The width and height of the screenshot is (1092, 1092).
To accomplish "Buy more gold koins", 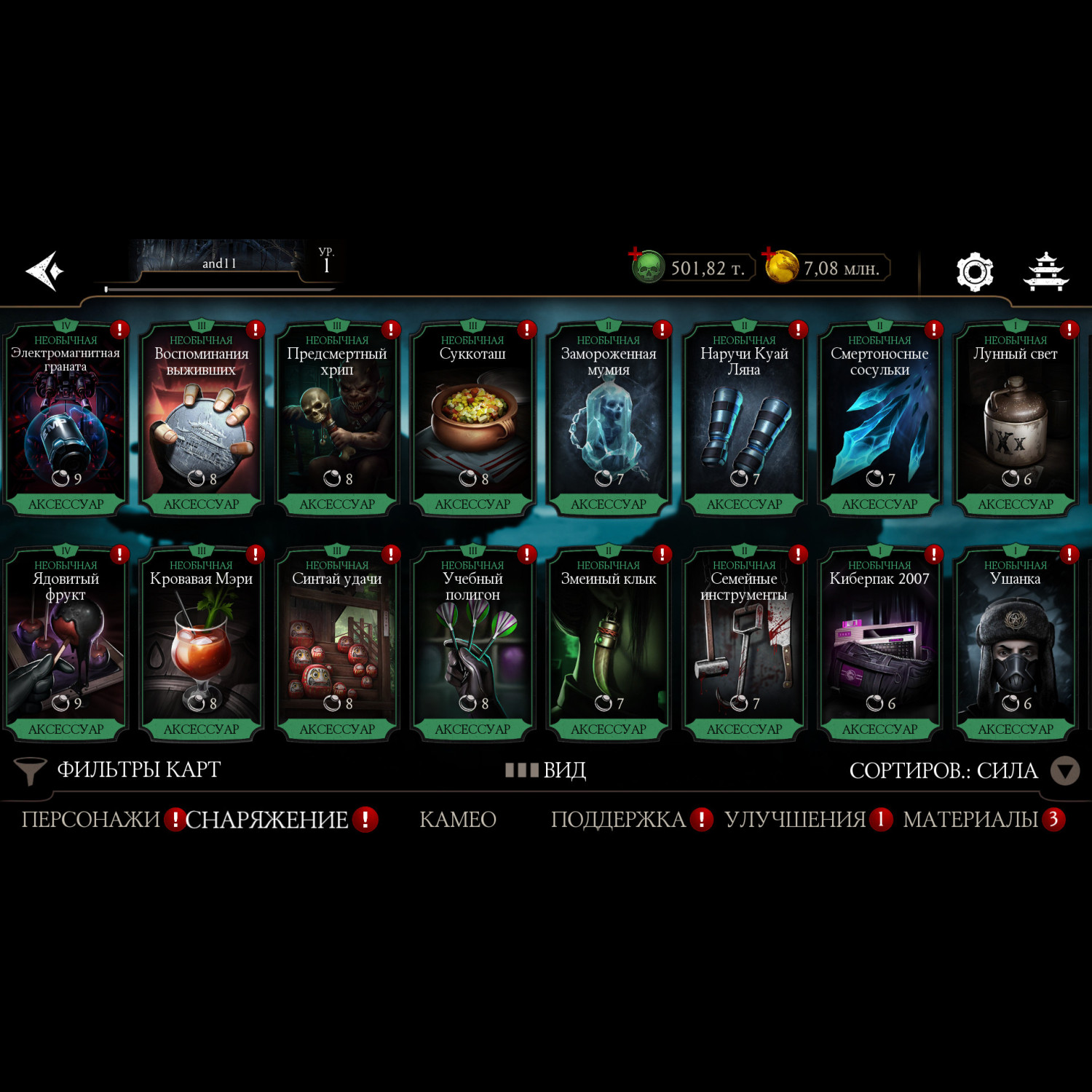I will (x=780, y=267).
